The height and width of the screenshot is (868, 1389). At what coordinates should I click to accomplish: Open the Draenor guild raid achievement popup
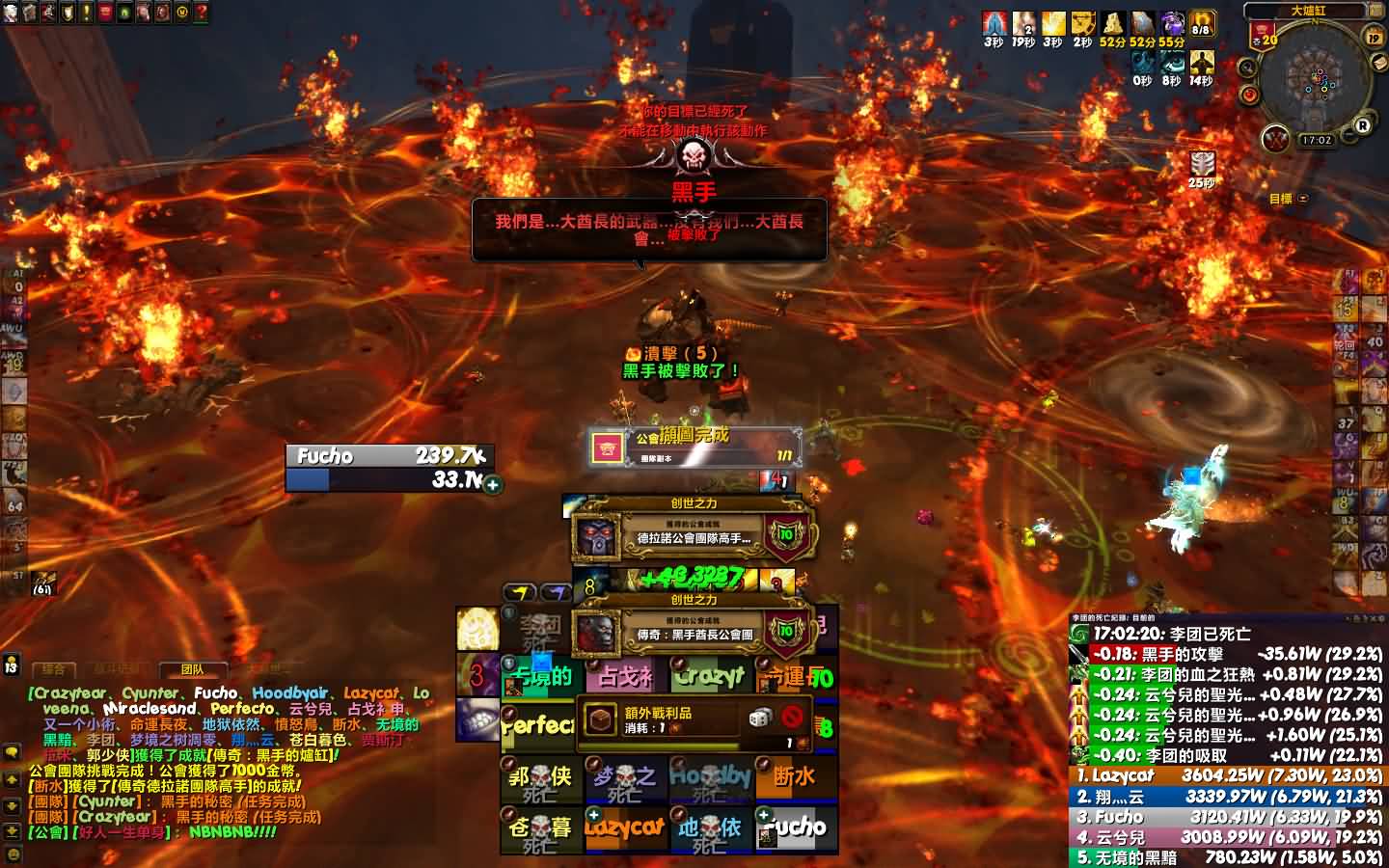pyautogui.click(x=693, y=537)
